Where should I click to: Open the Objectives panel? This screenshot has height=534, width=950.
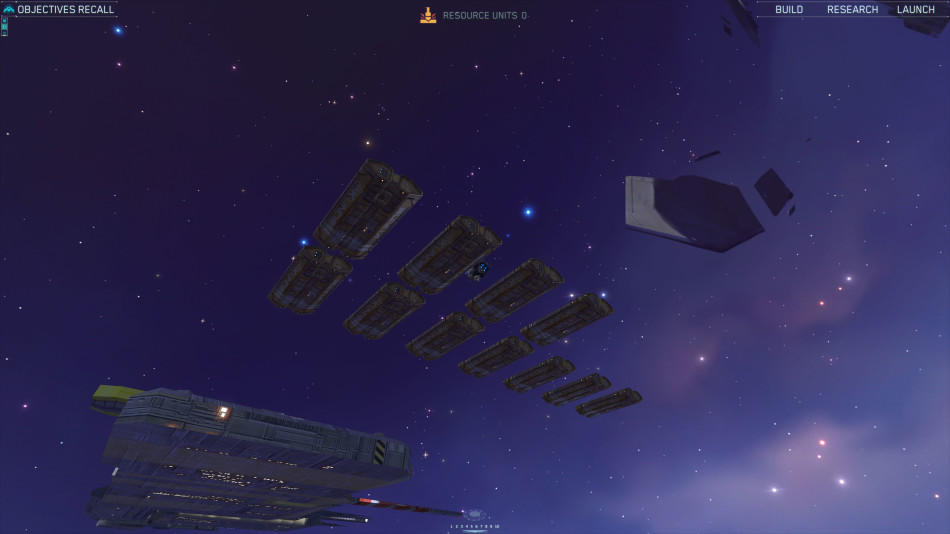click(46, 10)
